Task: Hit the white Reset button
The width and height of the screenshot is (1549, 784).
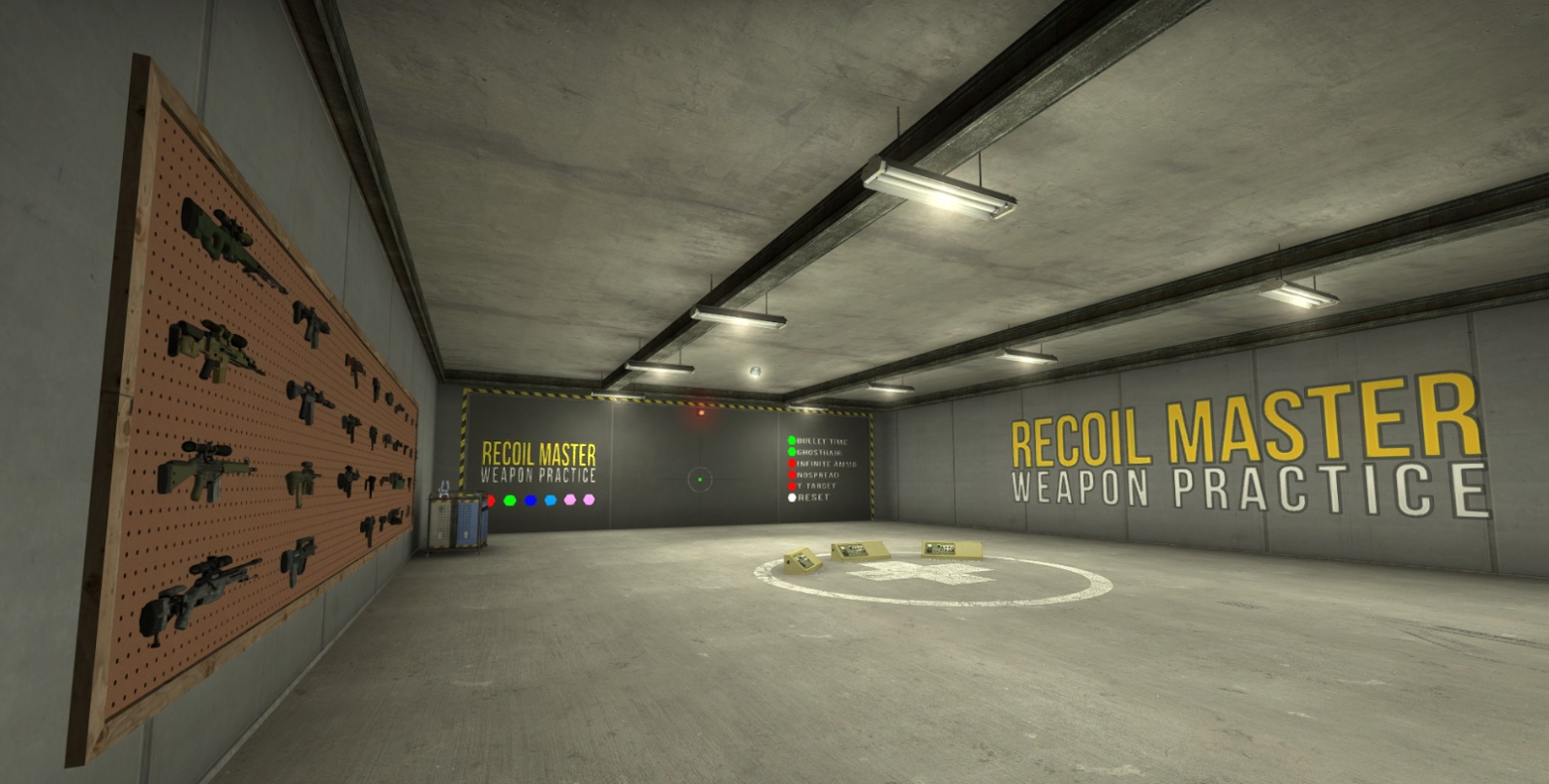Action: pos(792,498)
